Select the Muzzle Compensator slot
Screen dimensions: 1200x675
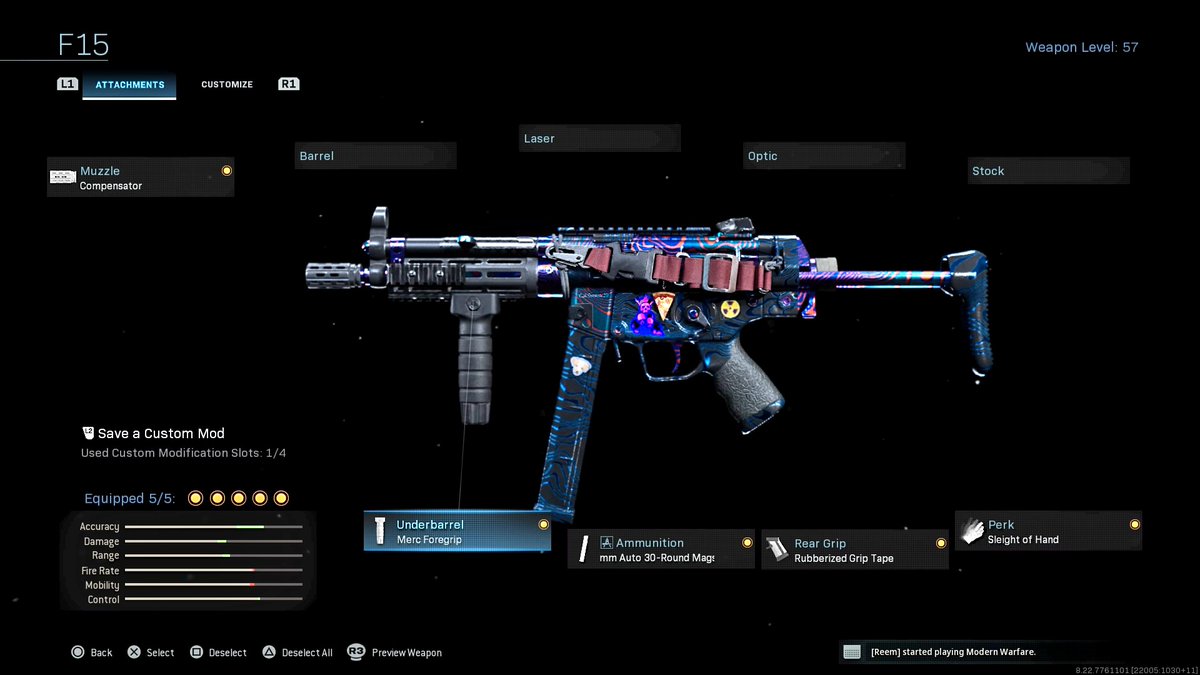coord(140,178)
